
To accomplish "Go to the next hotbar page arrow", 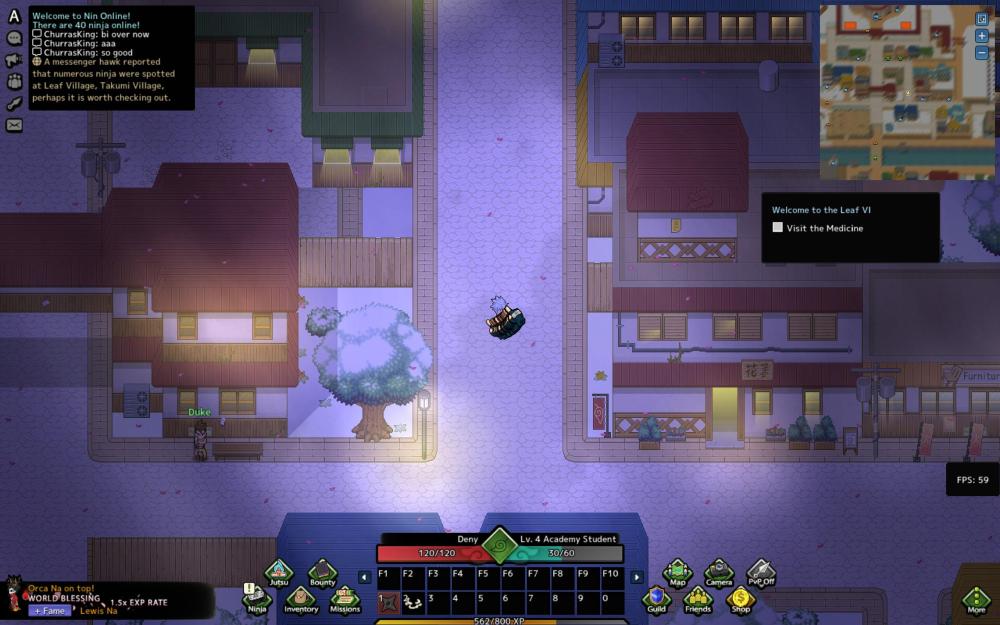I will (x=636, y=577).
